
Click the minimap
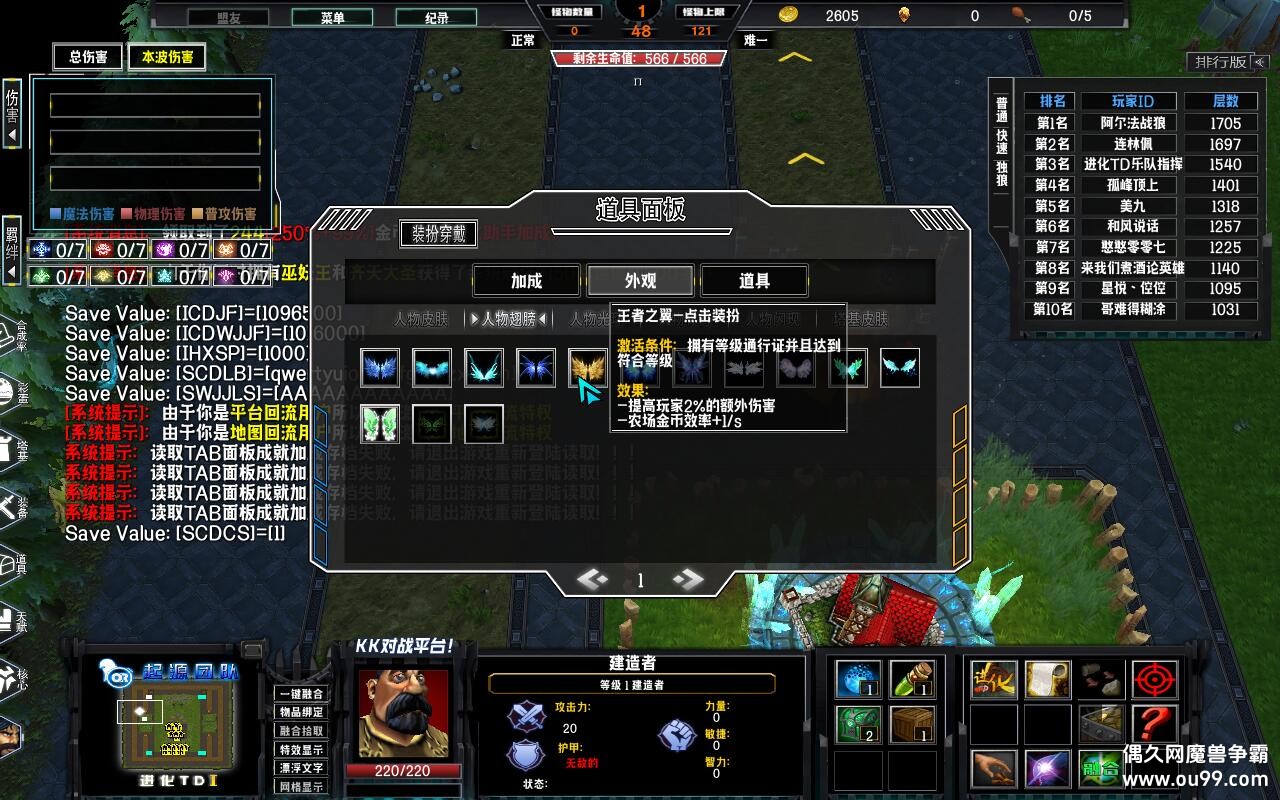[169, 723]
